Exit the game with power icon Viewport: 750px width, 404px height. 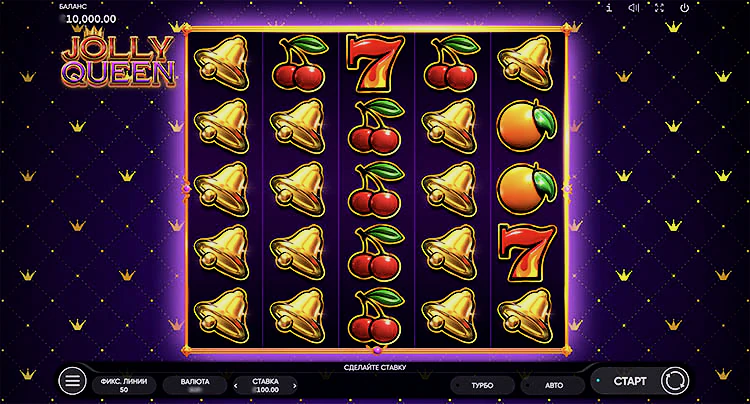coord(684,8)
